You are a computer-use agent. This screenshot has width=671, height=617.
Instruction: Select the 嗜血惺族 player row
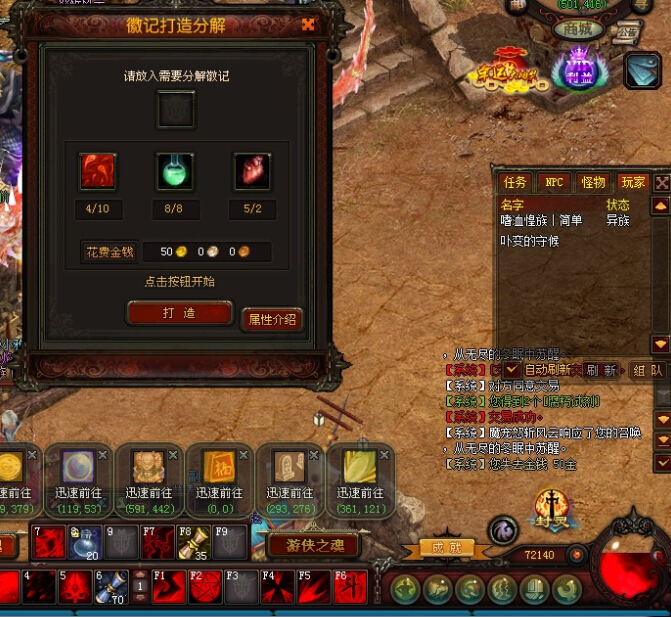542,220
